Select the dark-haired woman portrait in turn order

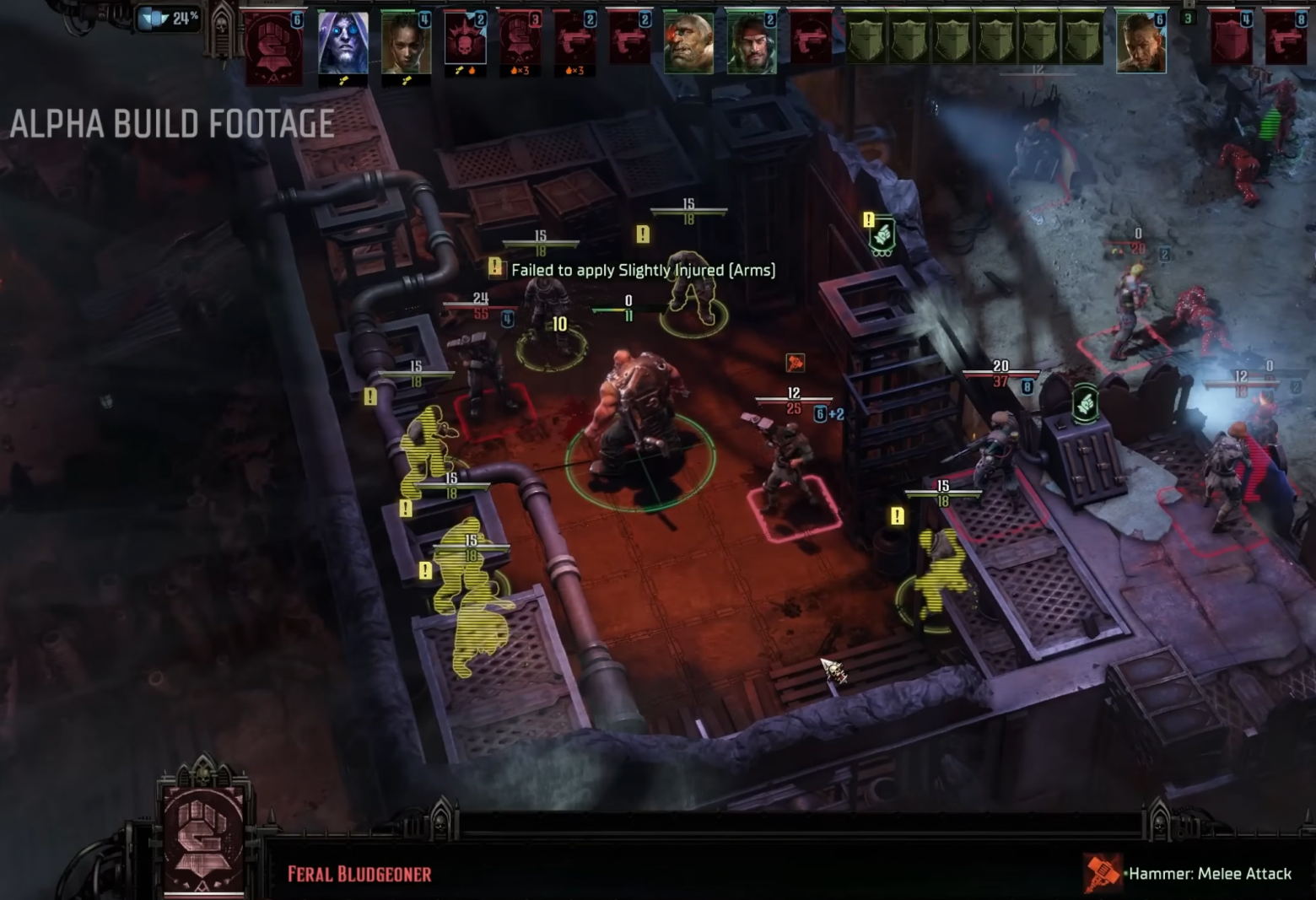coord(405,44)
